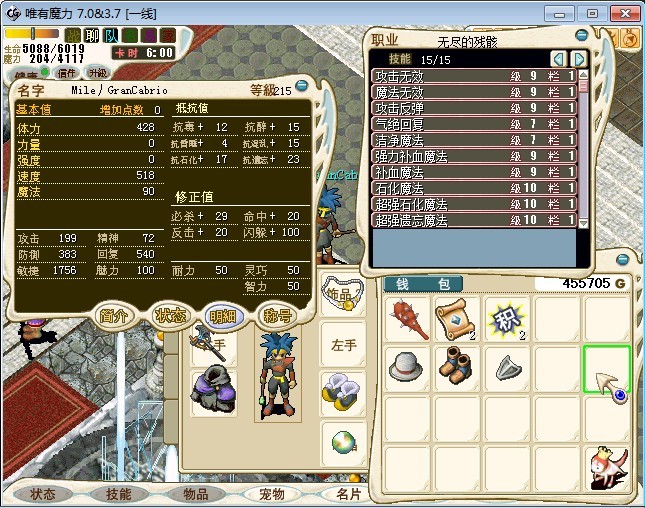Open the 名片 name card tab
645x508 pixels.
(x=346, y=494)
